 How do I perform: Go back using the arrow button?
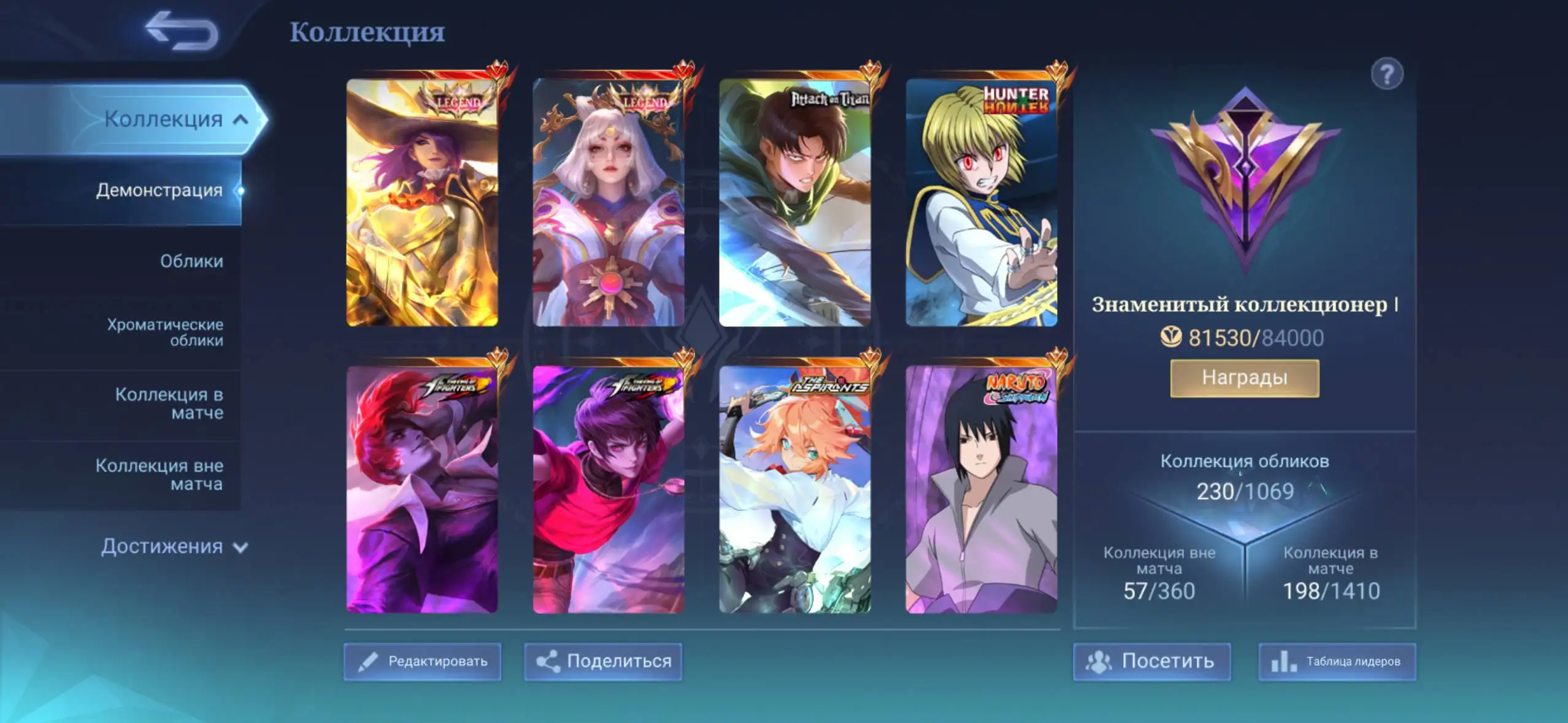[x=182, y=31]
